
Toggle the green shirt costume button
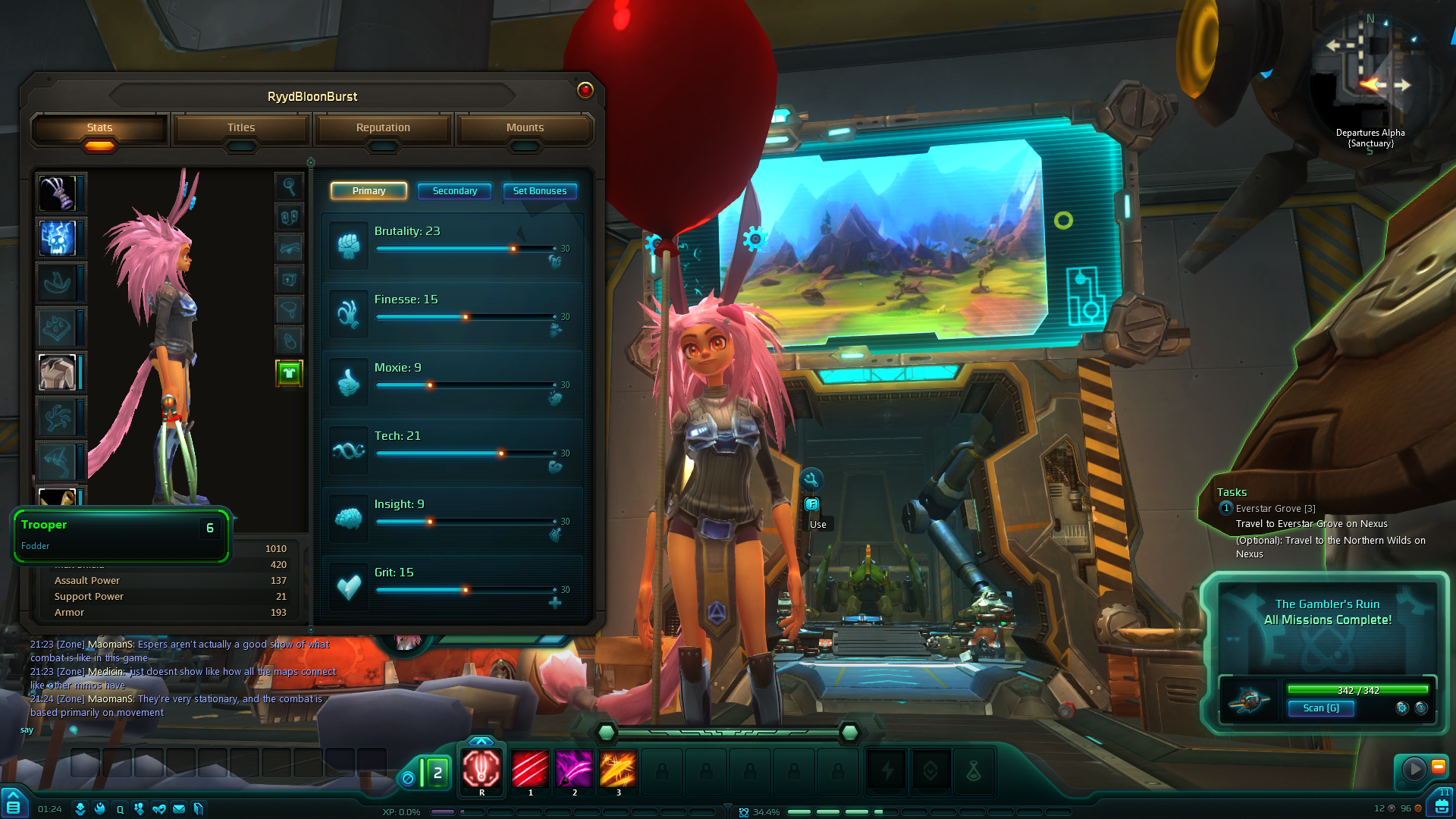point(289,373)
